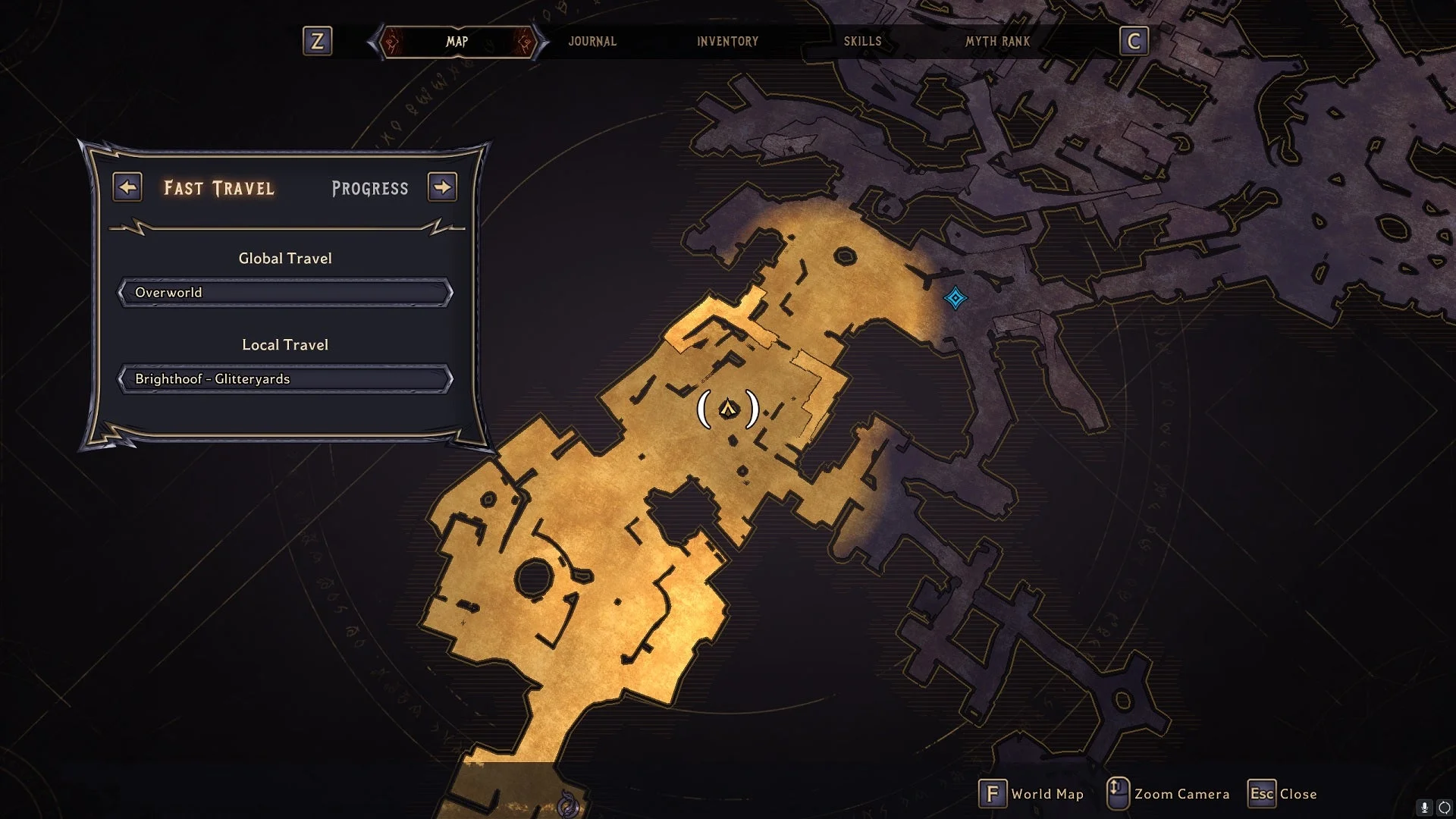The image size is (1456, 819).
Task: Switch the panel to Progress
Action: (x=370, y=189)
